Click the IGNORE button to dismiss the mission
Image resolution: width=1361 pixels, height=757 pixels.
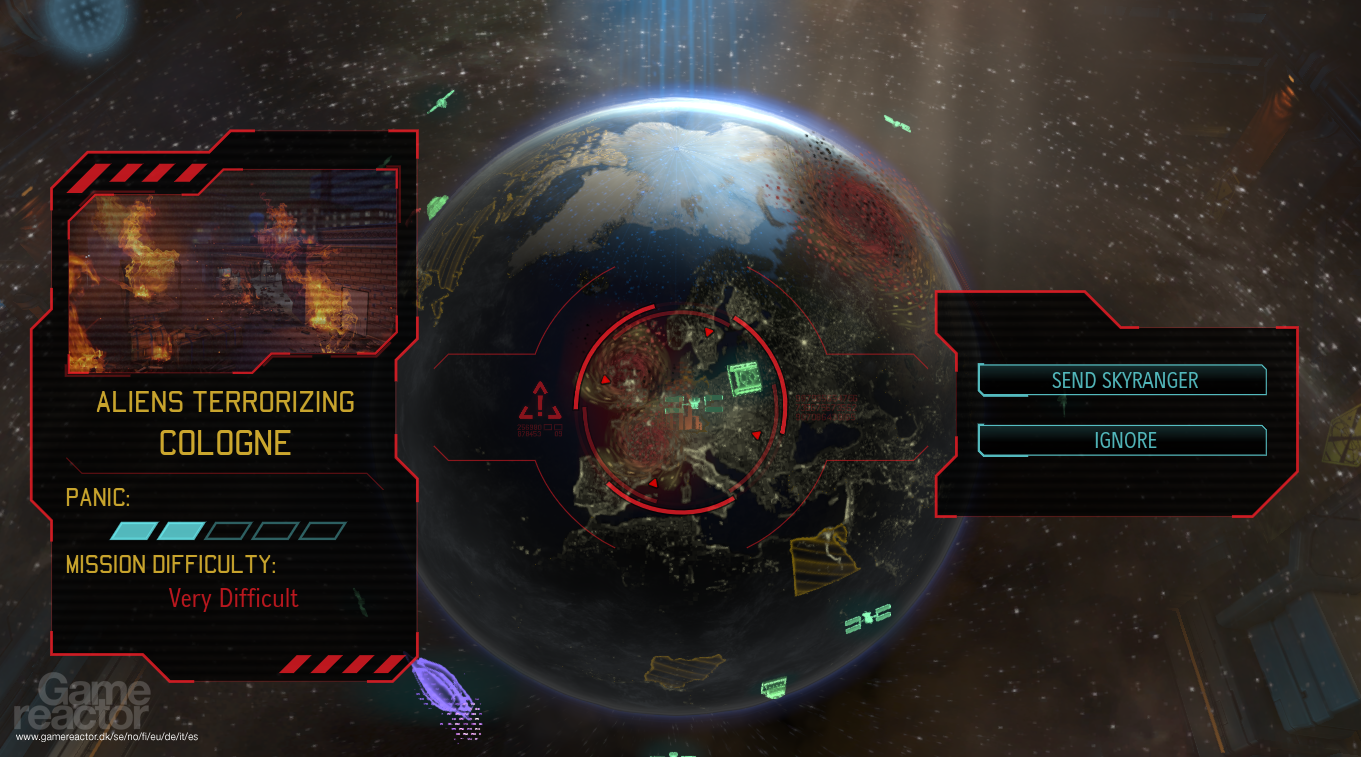tap(1121, 440)
